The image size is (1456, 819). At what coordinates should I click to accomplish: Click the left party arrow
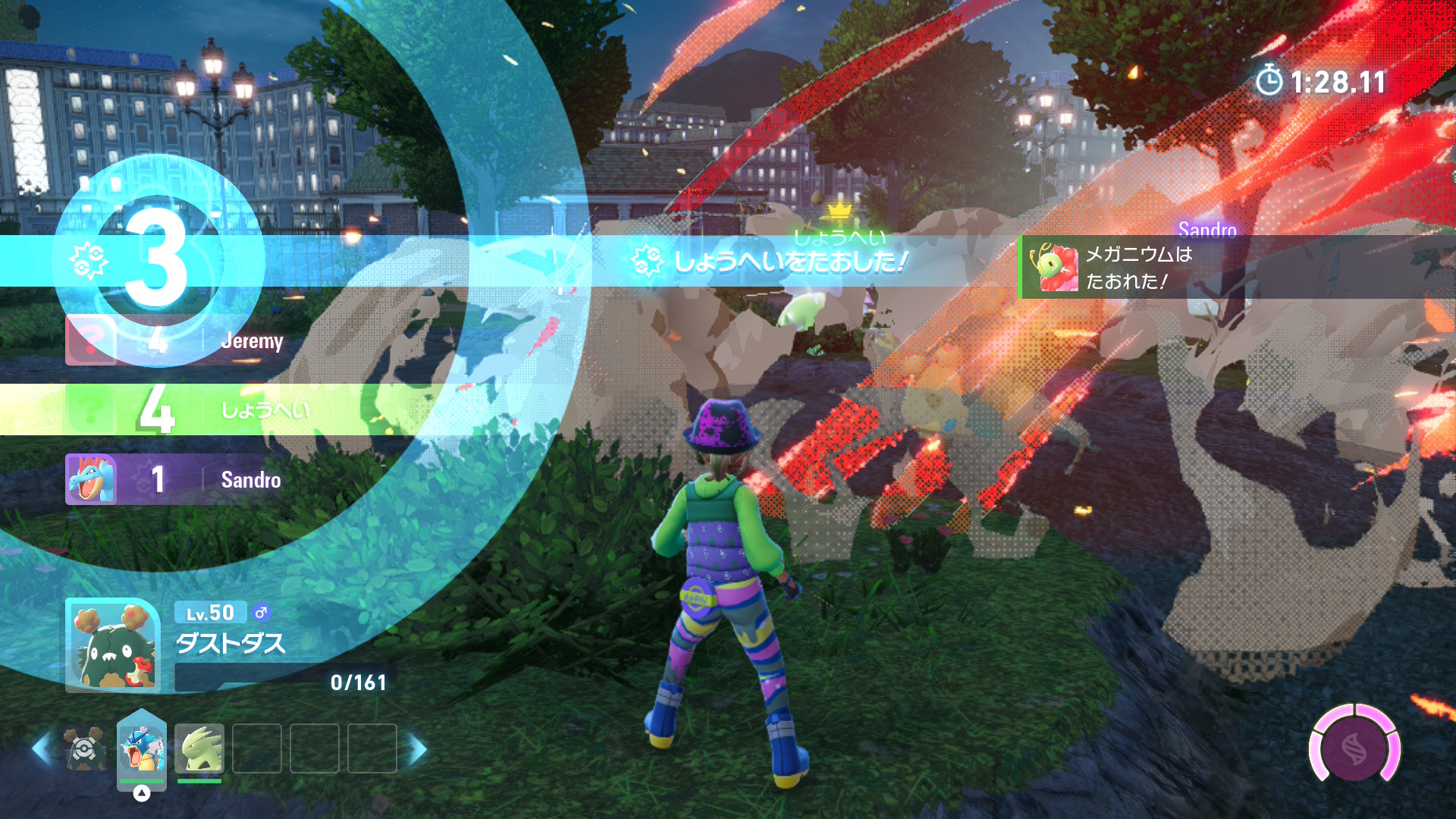(x=42, y=748)
